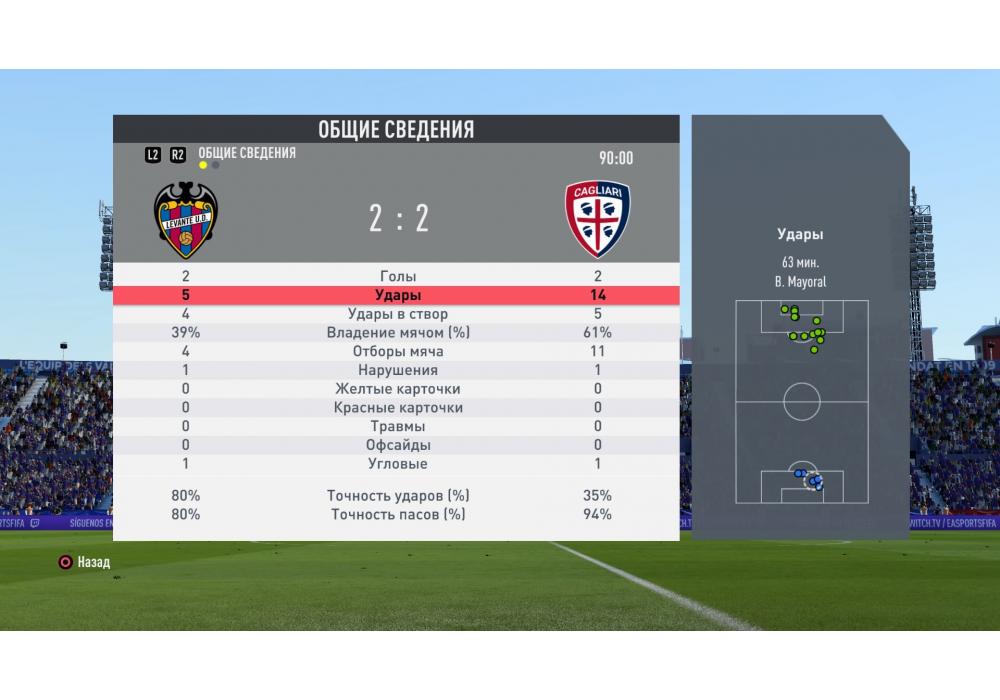Click the Cagliari team crest
Screen dimensions: 1000x700
(598, 219)
